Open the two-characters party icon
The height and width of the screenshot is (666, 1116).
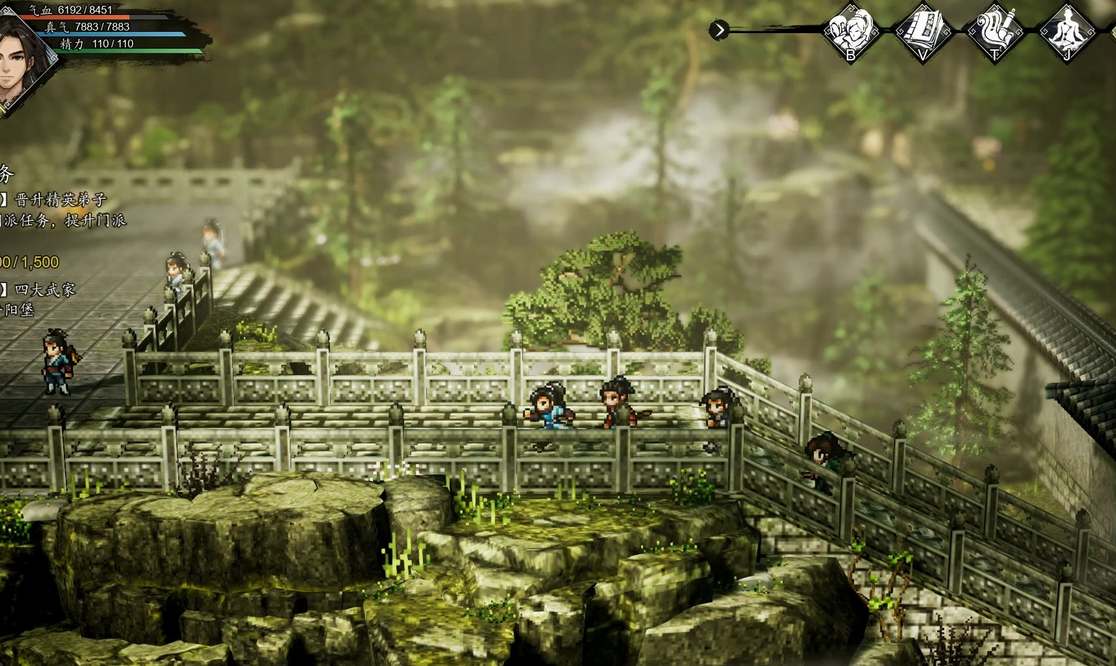[851, 30]
